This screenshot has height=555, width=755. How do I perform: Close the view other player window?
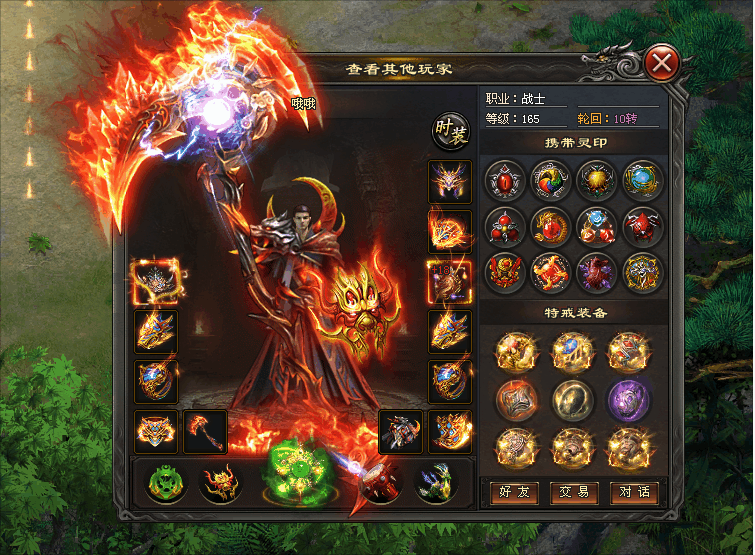tap(661, 65)
